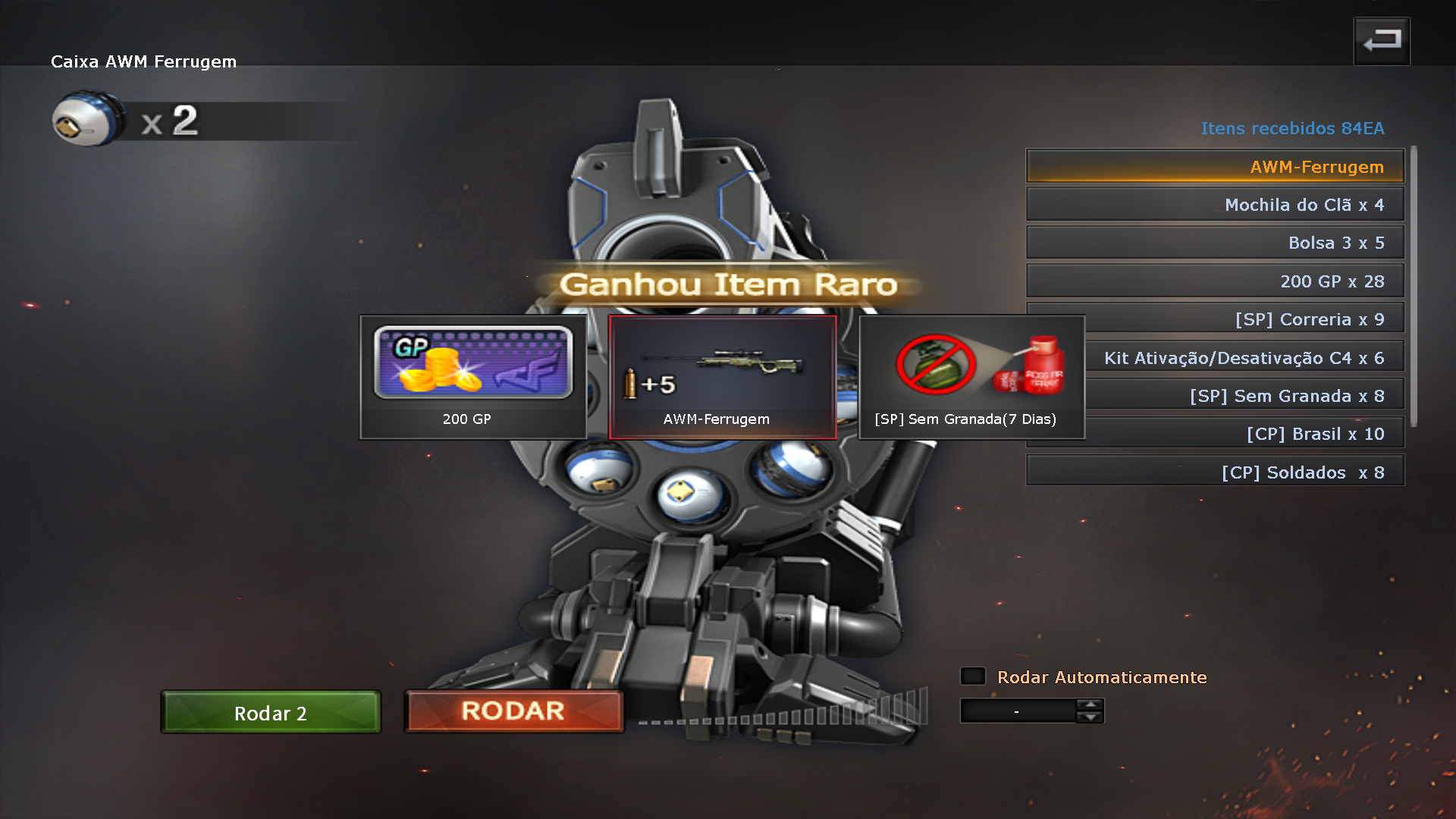Image resolution: width=1456 pixels, height=819 pixels.
Task: Select the Bolsa 3 x 5 row
Action: click(x=1214, y=243)
